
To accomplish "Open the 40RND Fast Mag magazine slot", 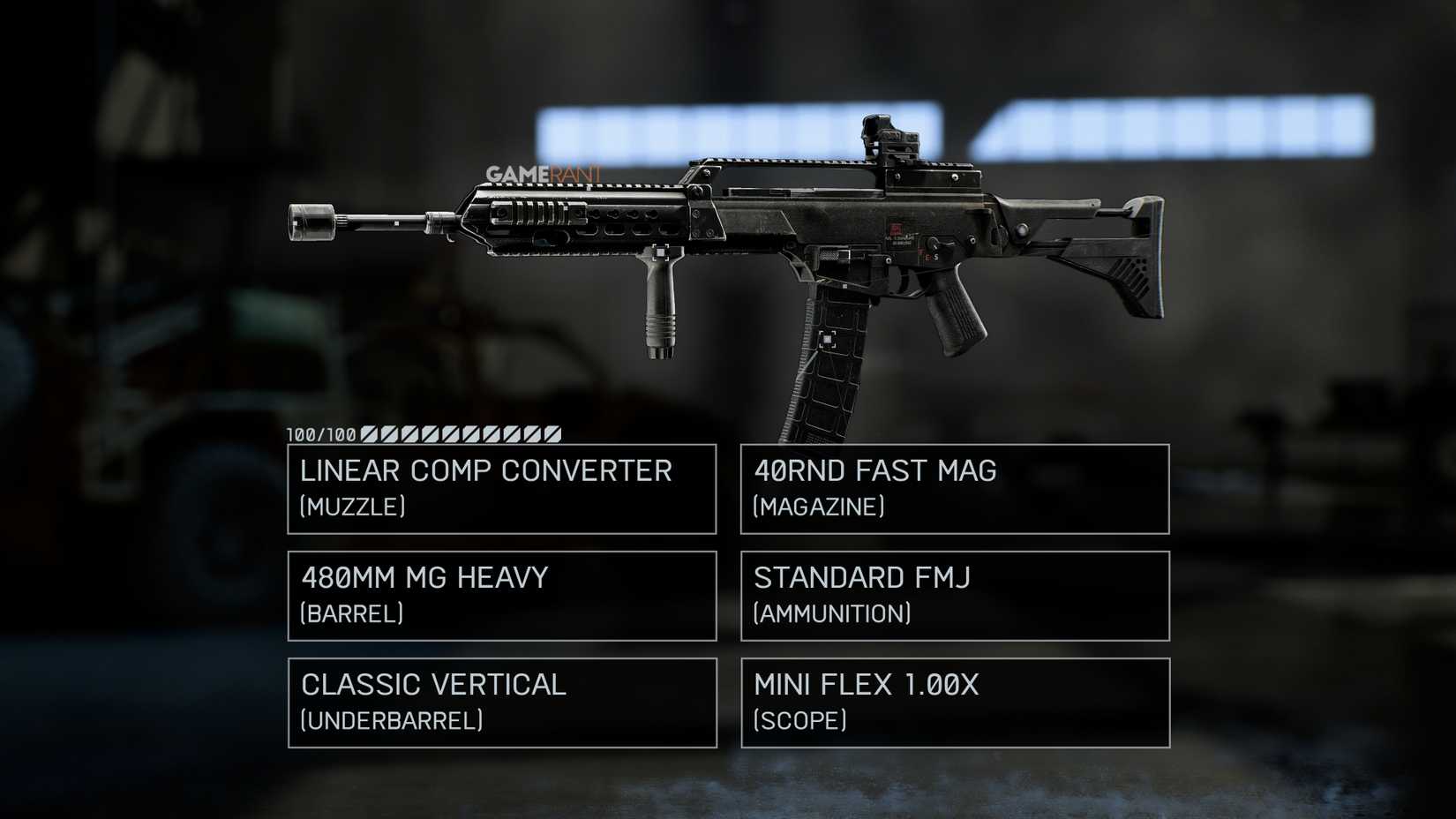I will pos(953,488).
